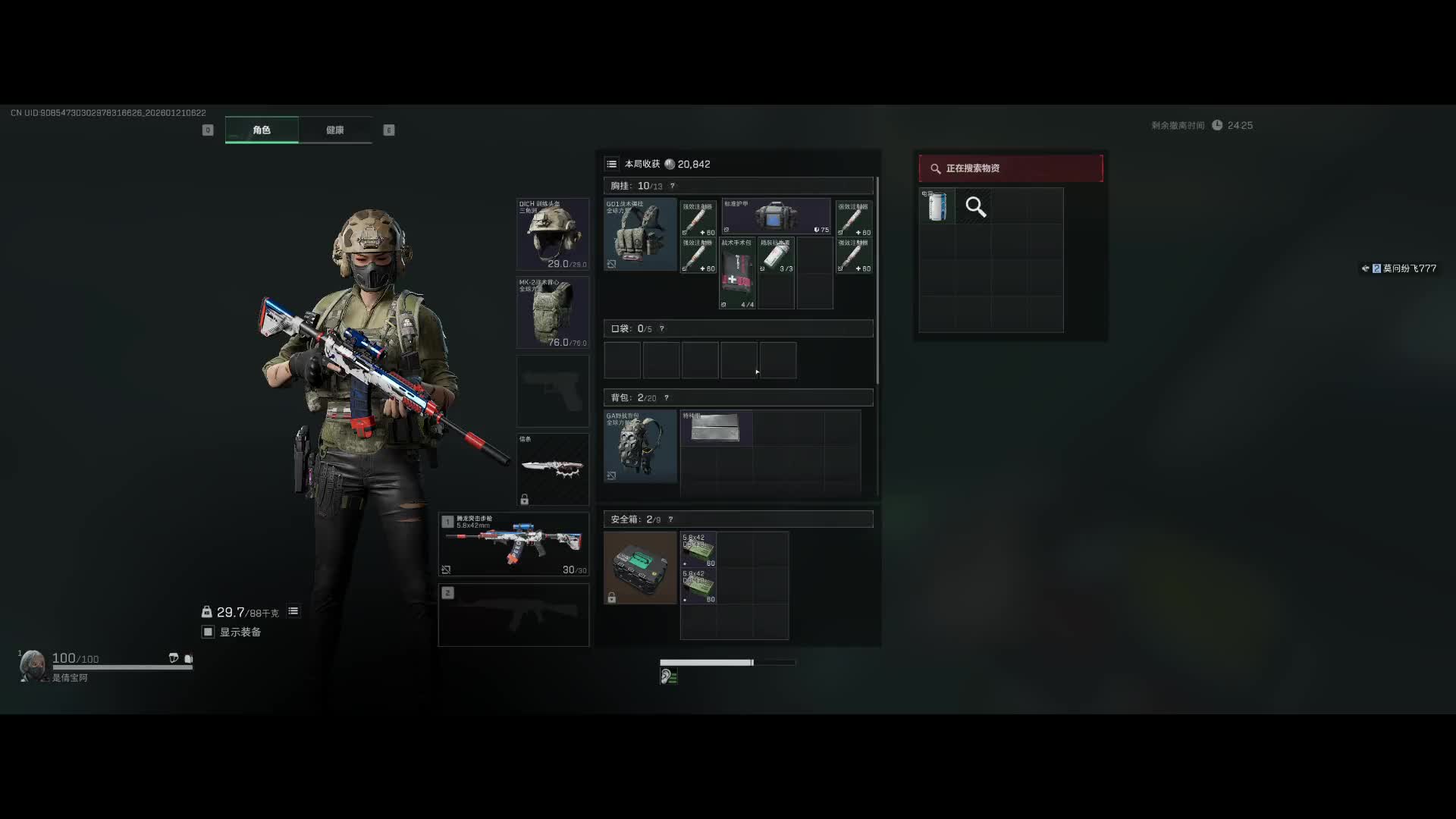Show the 背包 backpack help tooltip
The height and width of the screenshot is (819, 1456).
pyautogui.click(x=667, y=398)
